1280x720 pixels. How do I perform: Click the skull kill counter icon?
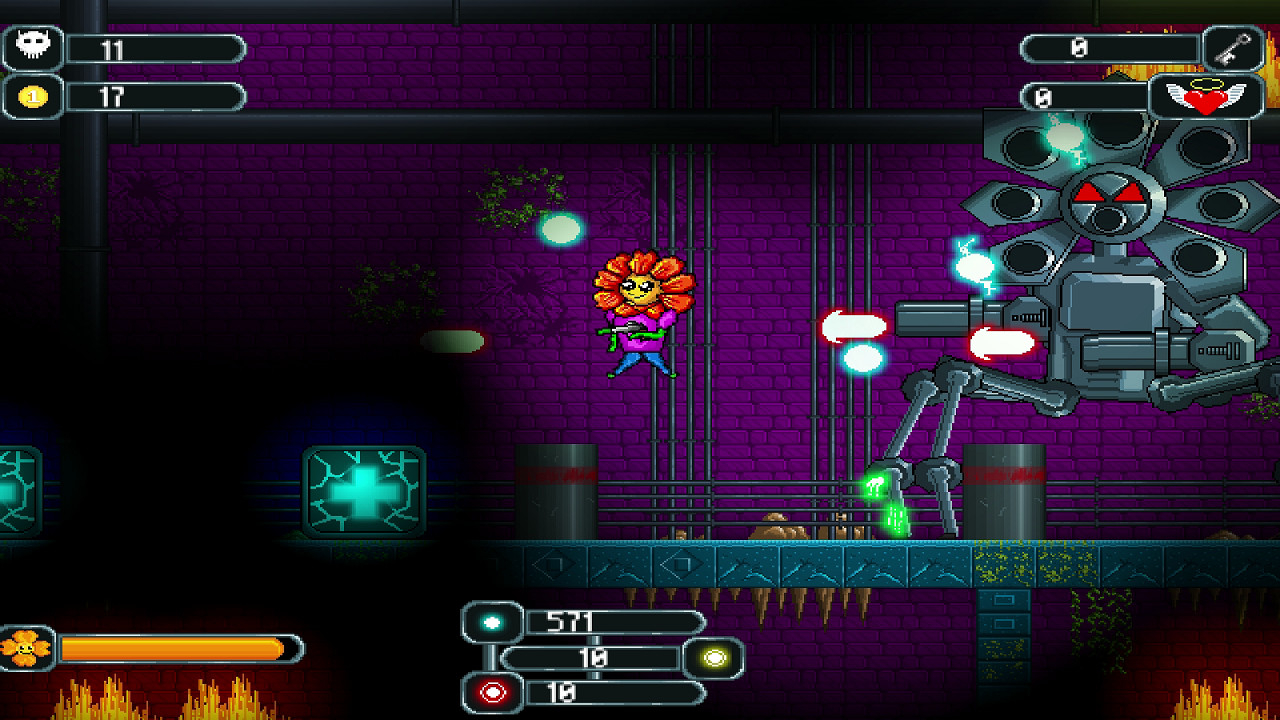tap(33, 47)
